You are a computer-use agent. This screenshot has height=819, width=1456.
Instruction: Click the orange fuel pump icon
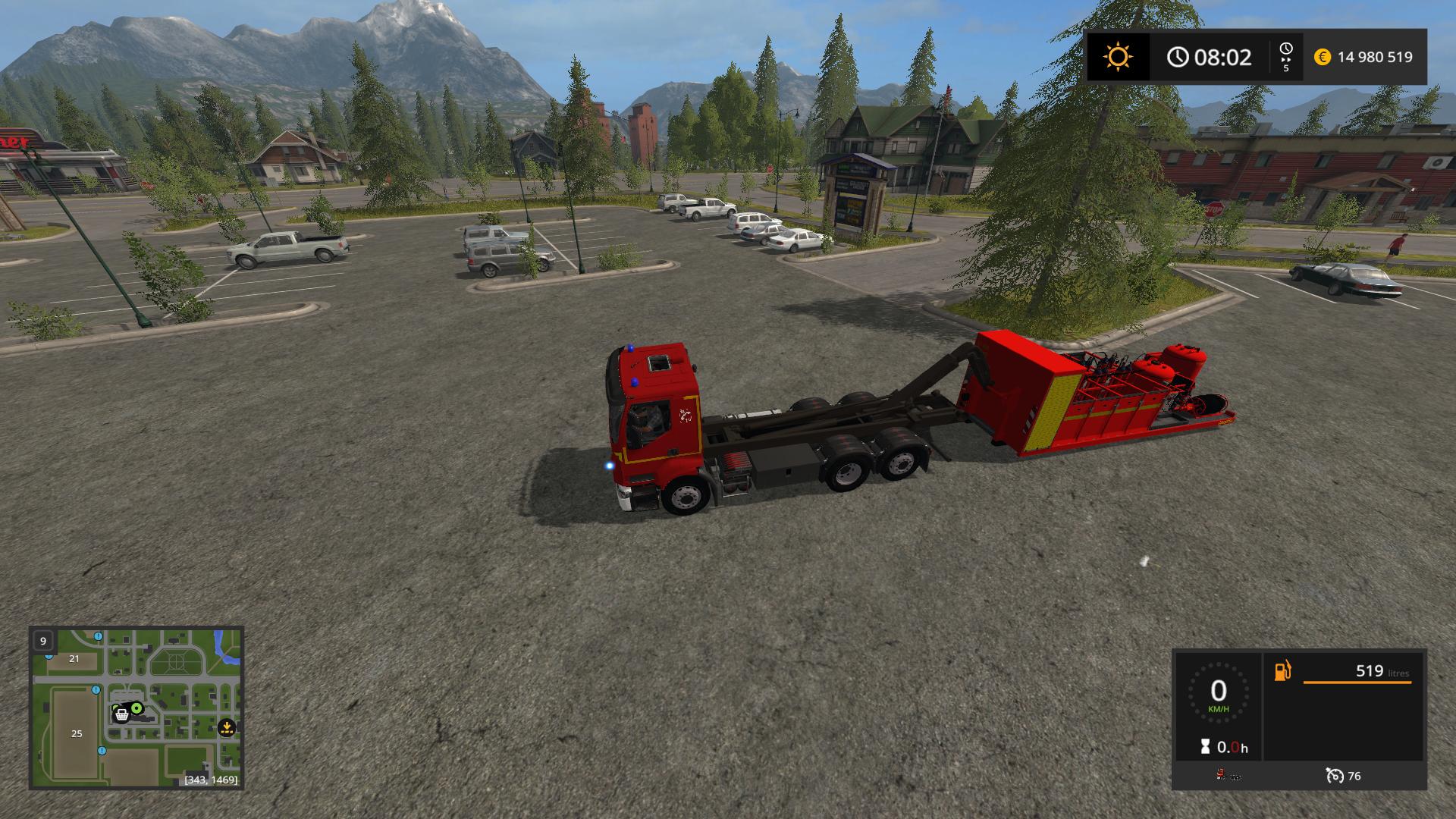(1282, 671)
